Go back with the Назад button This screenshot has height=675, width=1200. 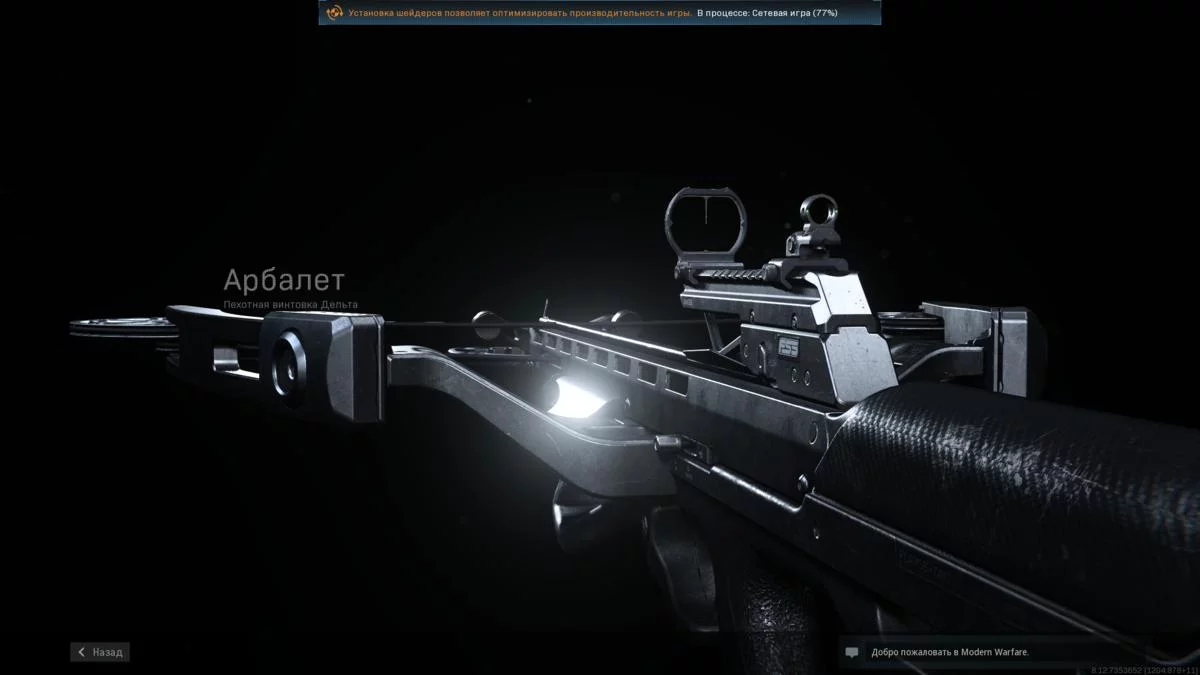coord(100,652)
